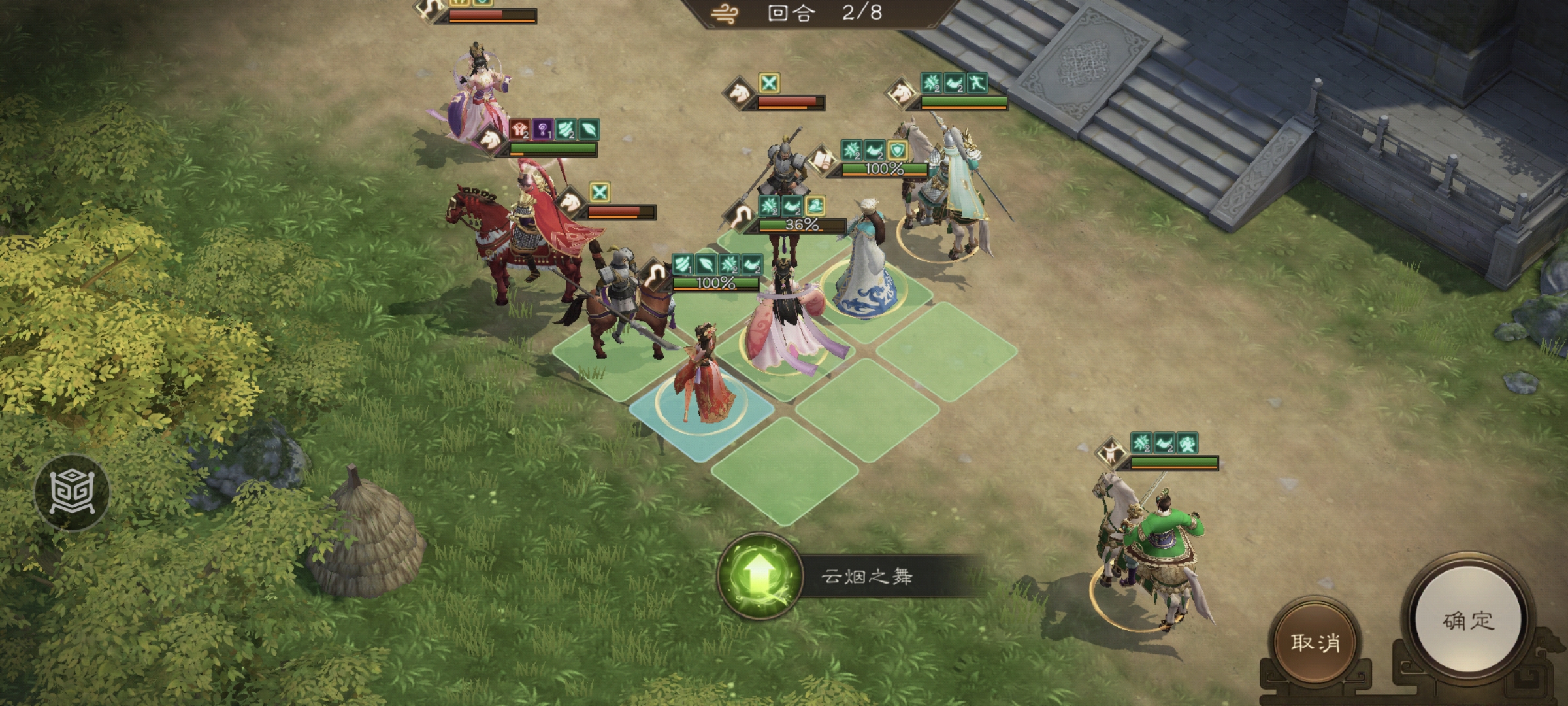Click the wind weather icon beside the round counter
The width and height of the screenshot is (1568, 706).
(725, 12)
